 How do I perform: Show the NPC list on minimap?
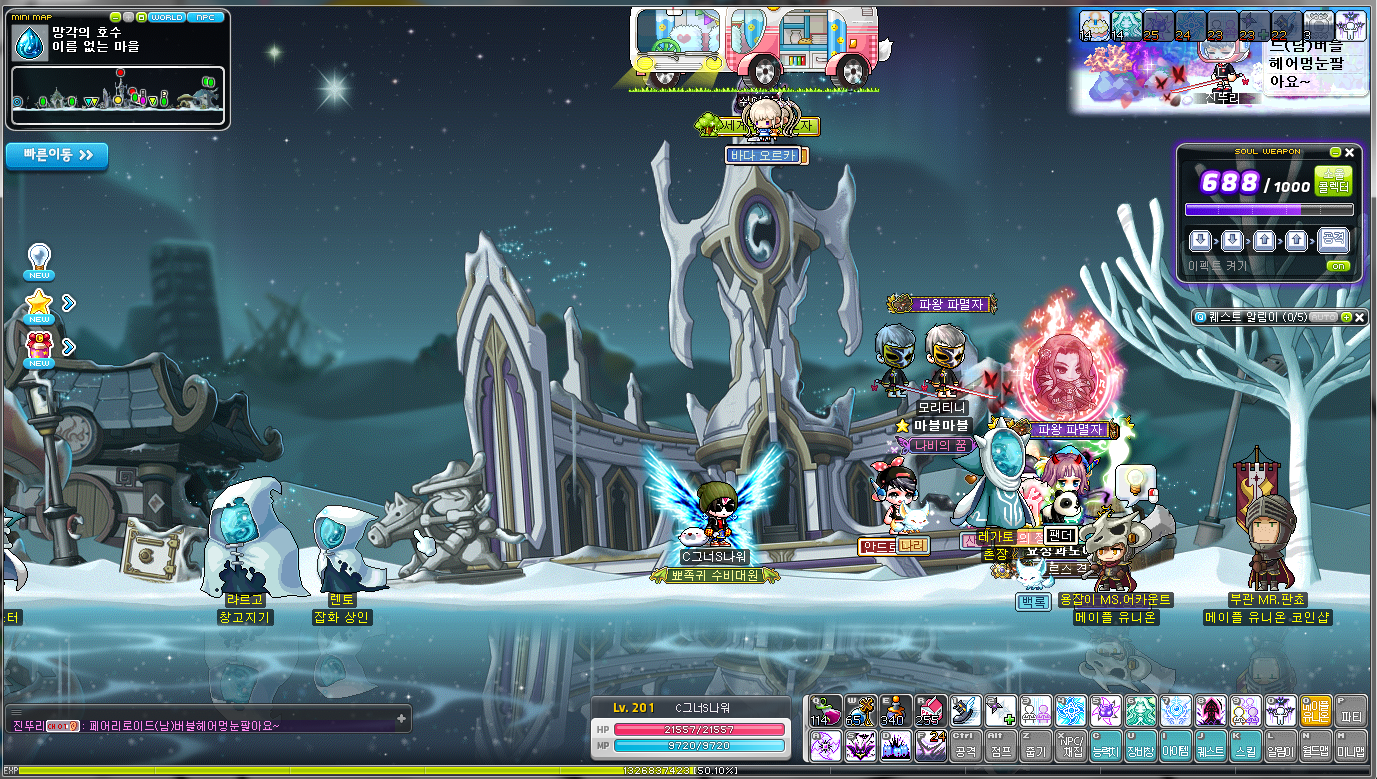pyautogui.click(x=207, y=17)
